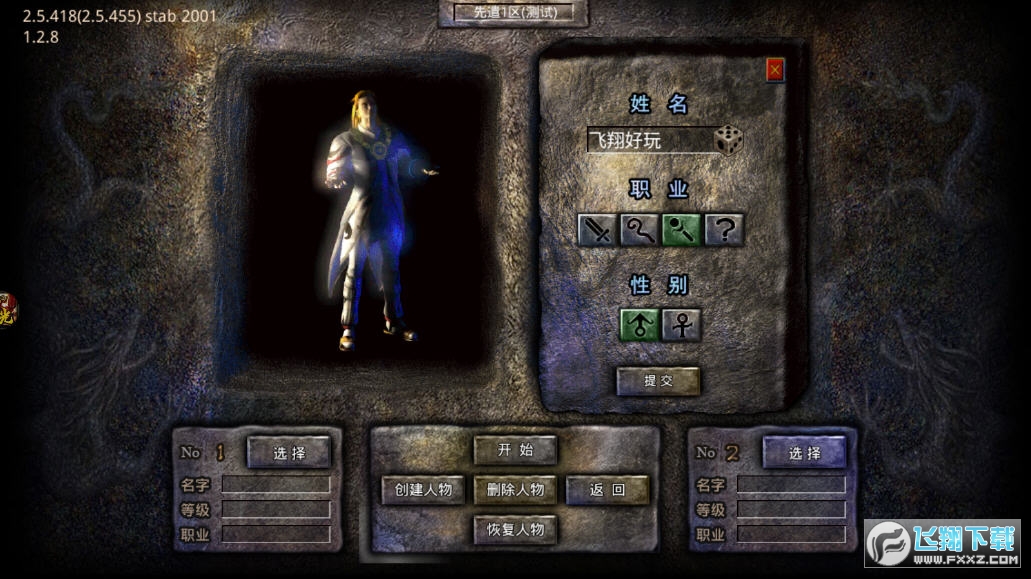The height and width of the screenshot is (579, 1031).
Task: Submit the new character with 提交
Action: click(x=657, y=380)
